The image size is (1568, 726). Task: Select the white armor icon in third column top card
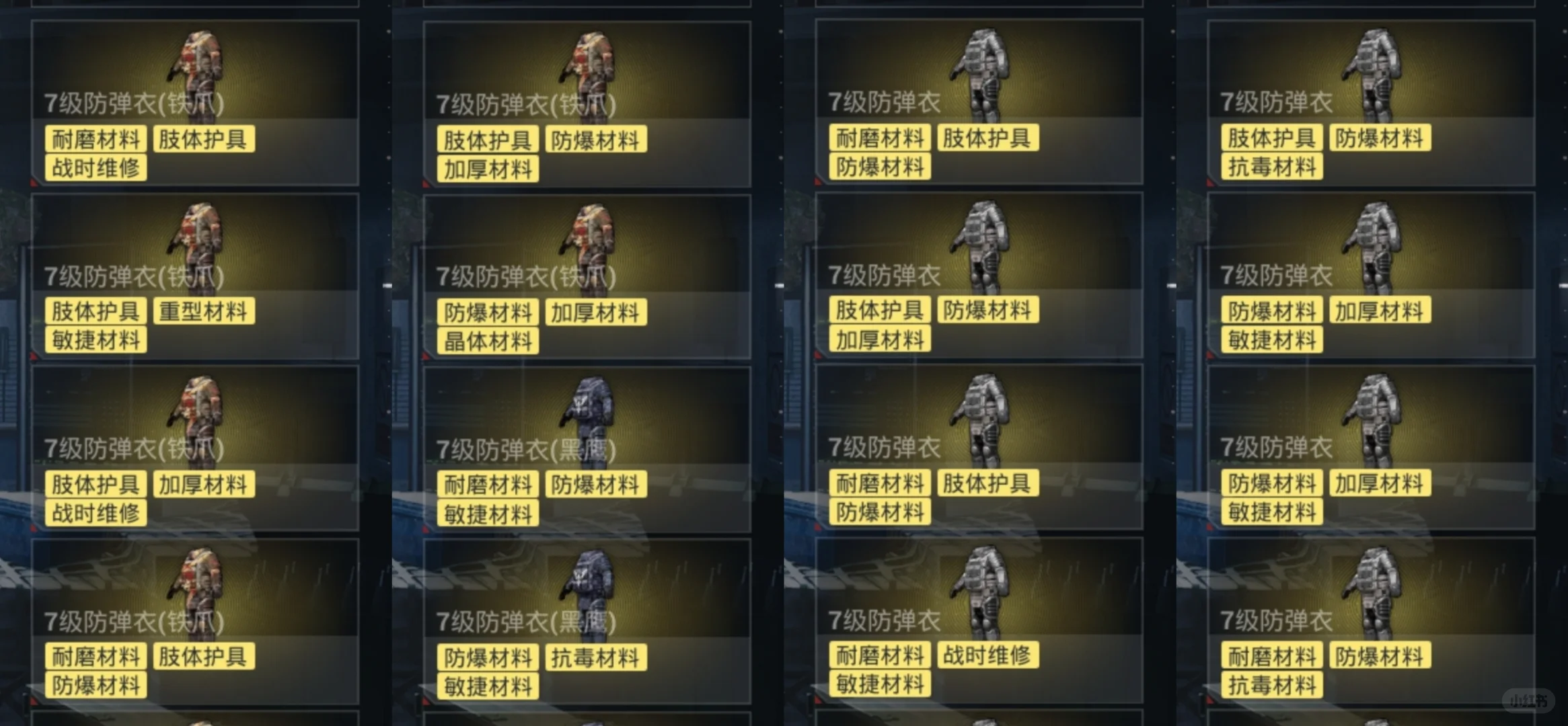(x=982, y=64)
